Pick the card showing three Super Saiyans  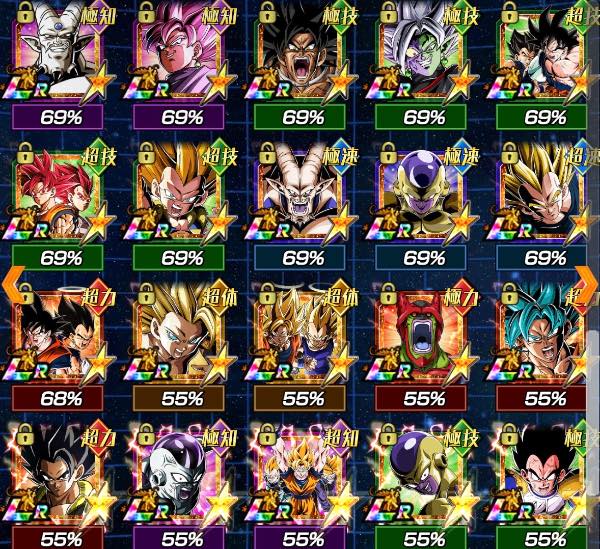pos(304,472)
